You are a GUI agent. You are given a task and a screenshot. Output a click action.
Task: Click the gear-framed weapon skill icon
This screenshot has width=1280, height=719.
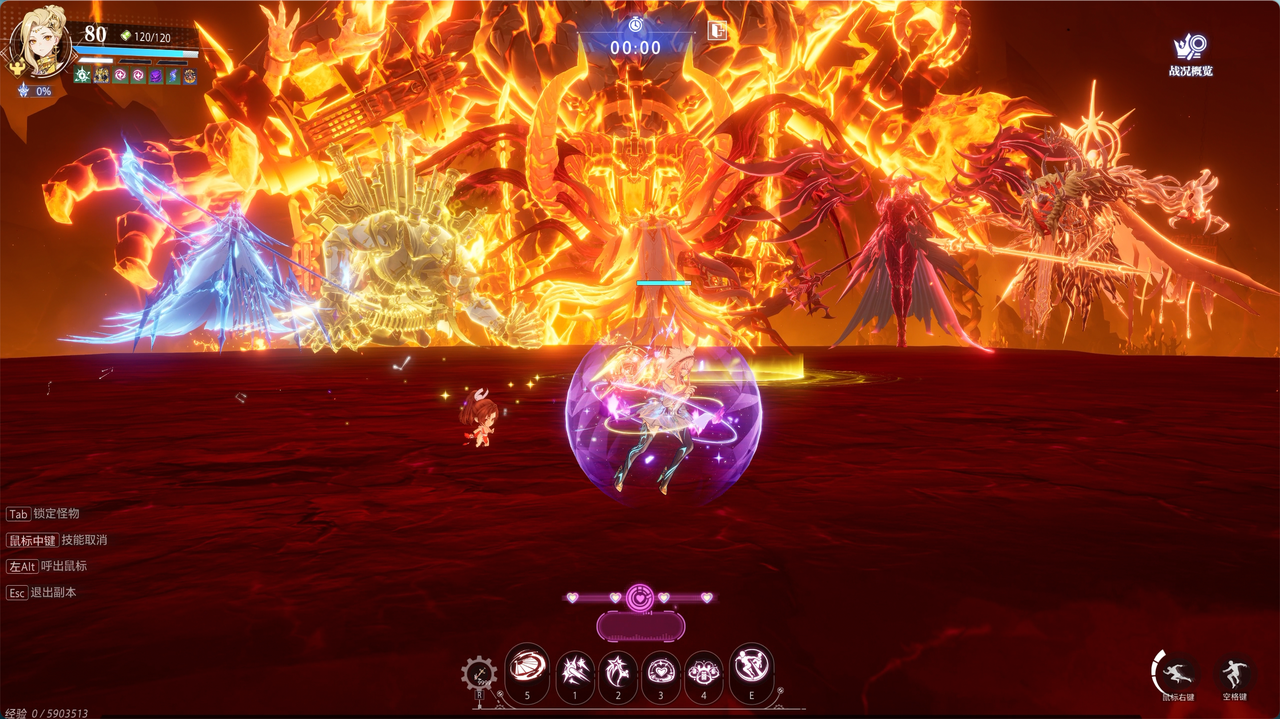[x=479, y=673]
